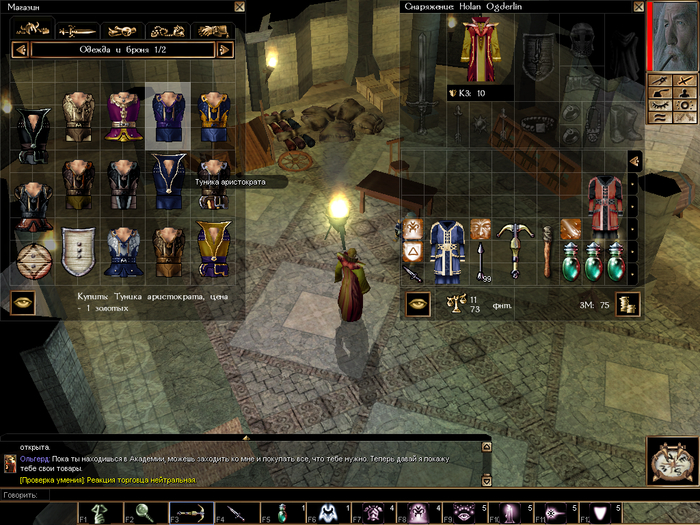The height and width of the screenshot is (525, 700).
Task: Pick the white shield in the store
Action: pyautogui.click(x=76, y=246)
